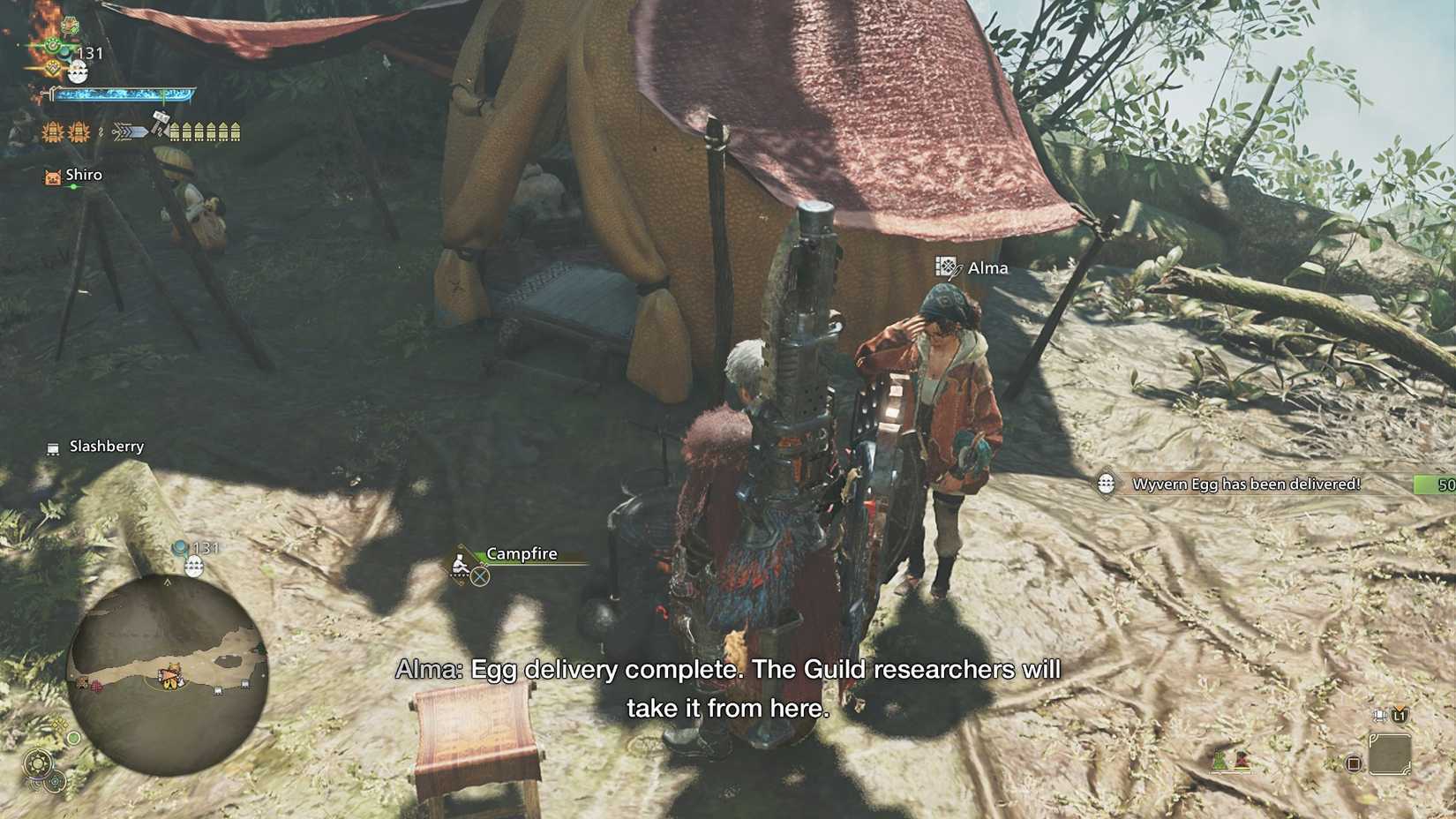Click the Wyvern Egg carry icon

[x=78, y=71]
